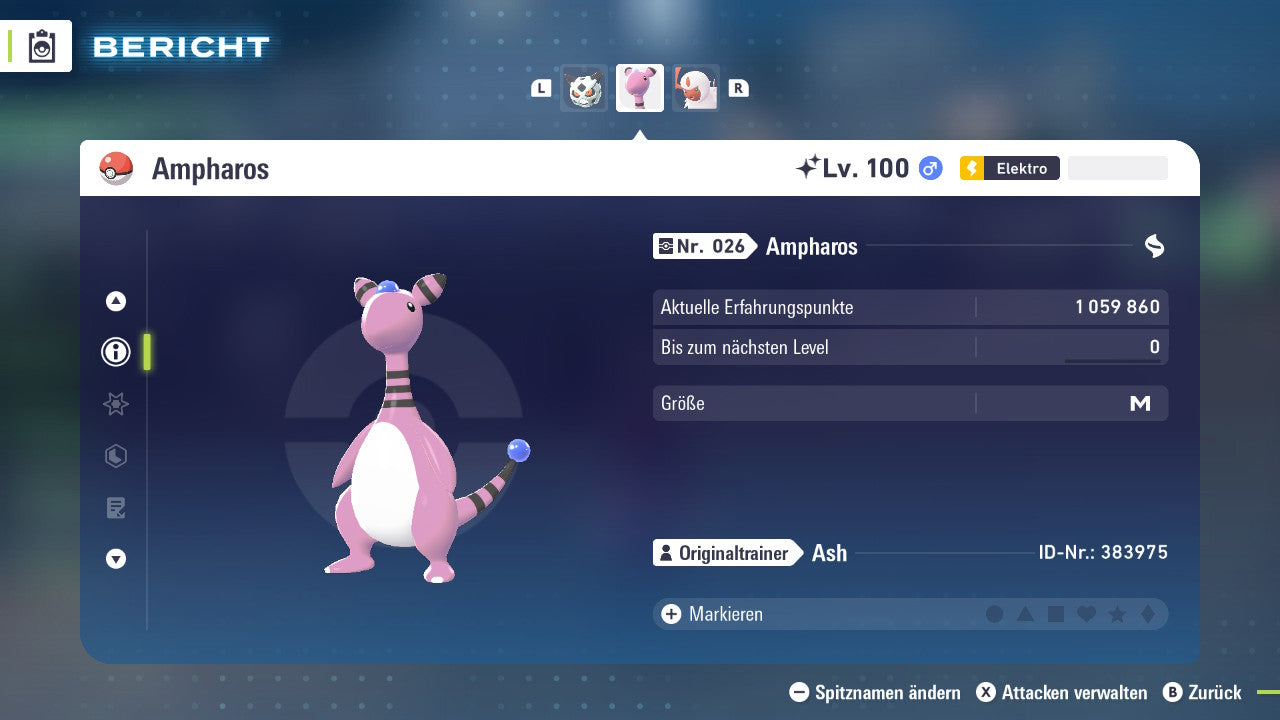Toggle the square marking
1280x720 pixels.
coord(1056,614)
